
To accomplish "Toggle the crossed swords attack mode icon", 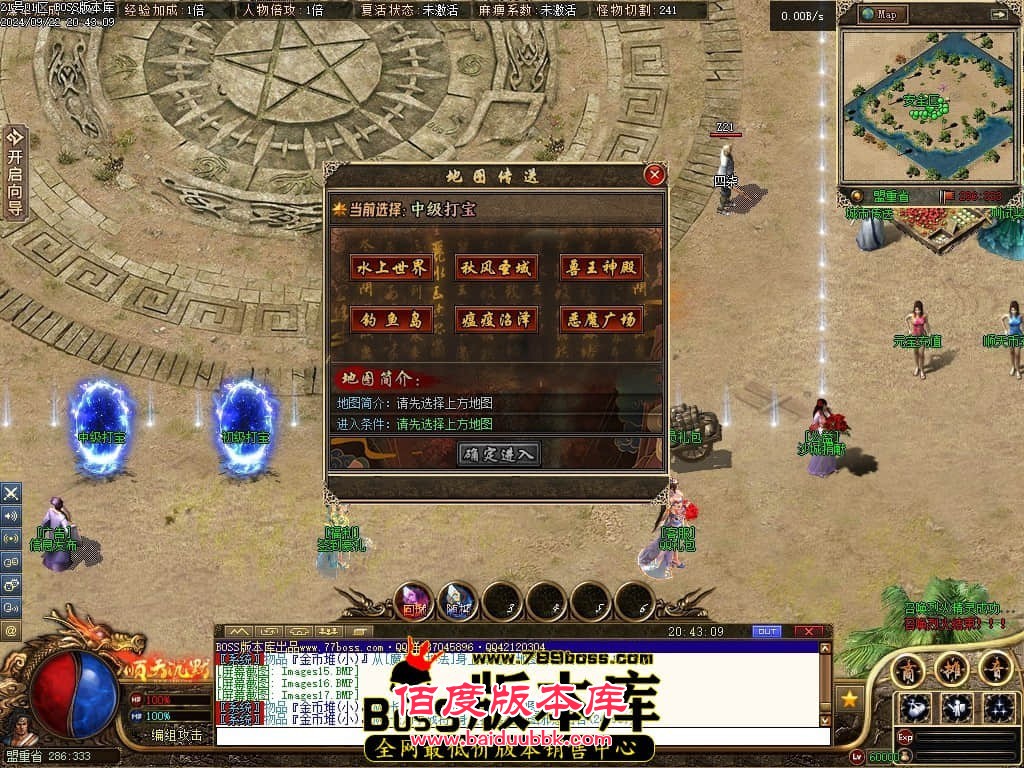I will click(x=11, y=493).
